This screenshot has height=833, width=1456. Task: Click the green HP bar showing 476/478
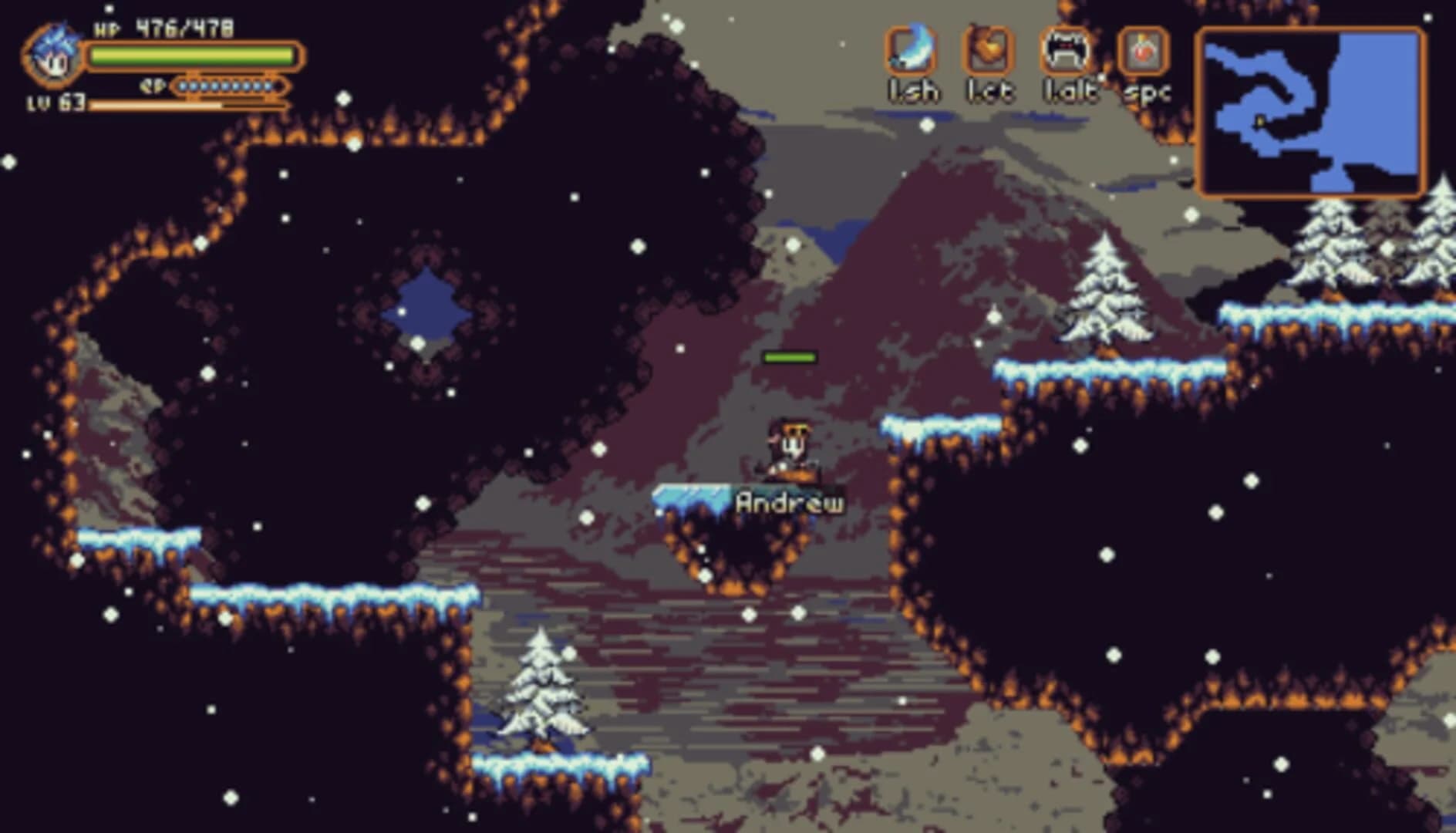point(193,54)
